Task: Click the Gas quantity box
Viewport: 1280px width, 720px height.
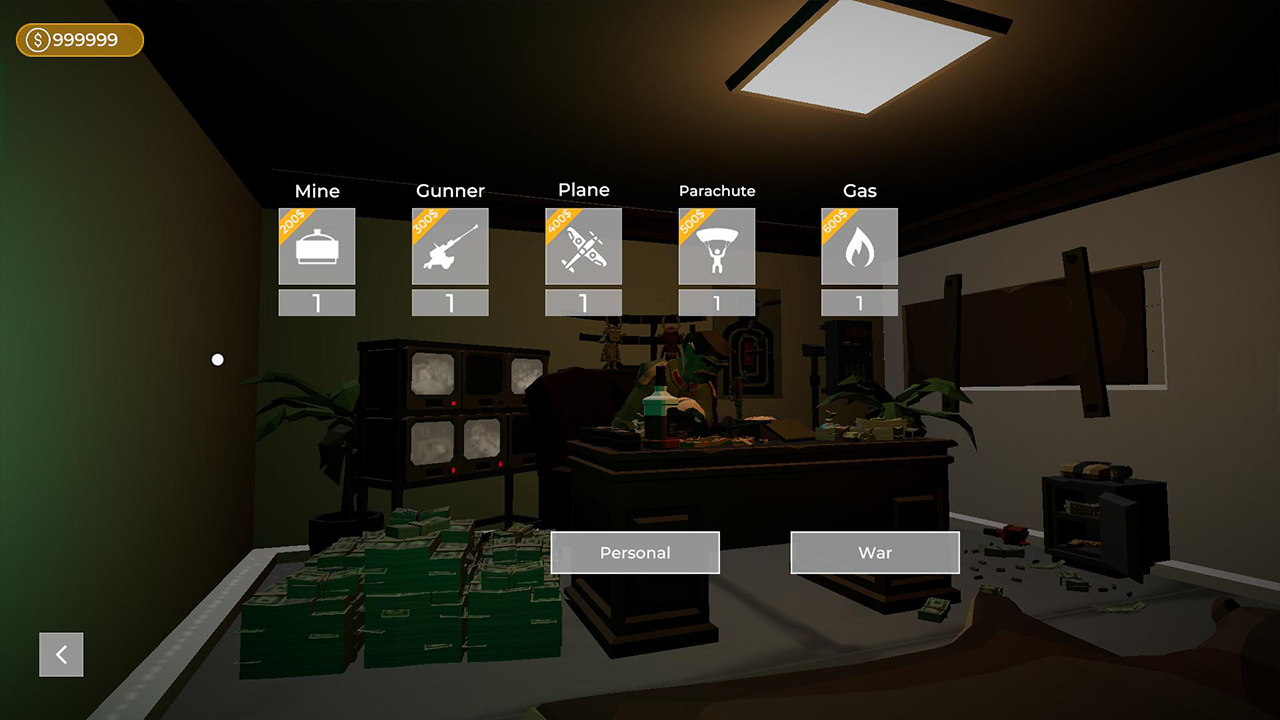Action: (x=860, y=302)
